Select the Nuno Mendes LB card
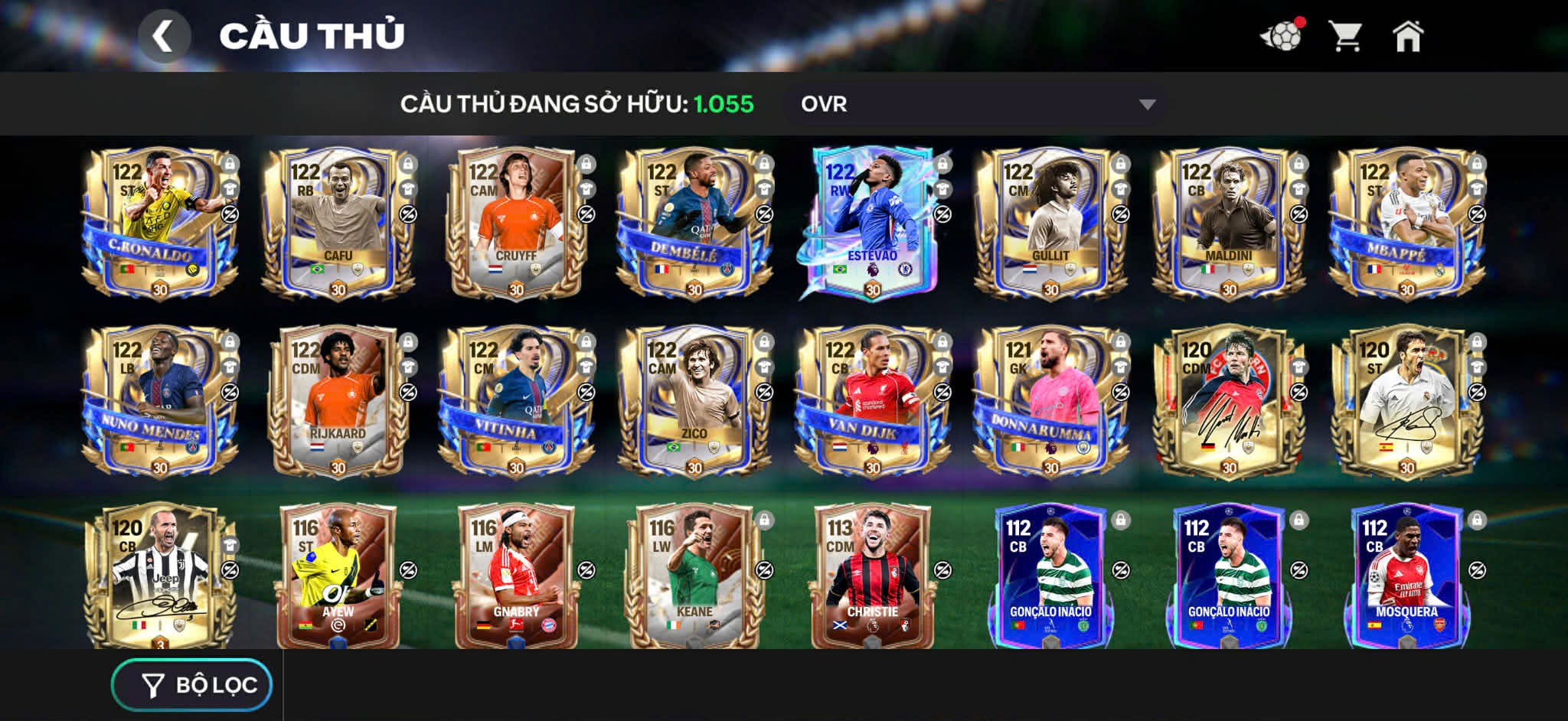The image size is (1568, 721). click(x=159, y=401)
